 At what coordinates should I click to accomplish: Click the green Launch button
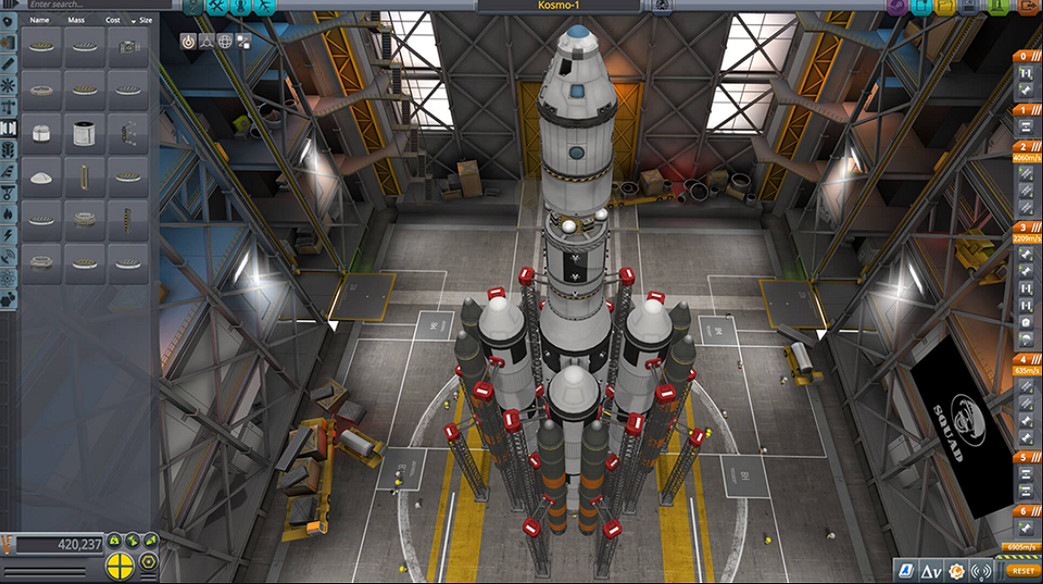point(997,7)
